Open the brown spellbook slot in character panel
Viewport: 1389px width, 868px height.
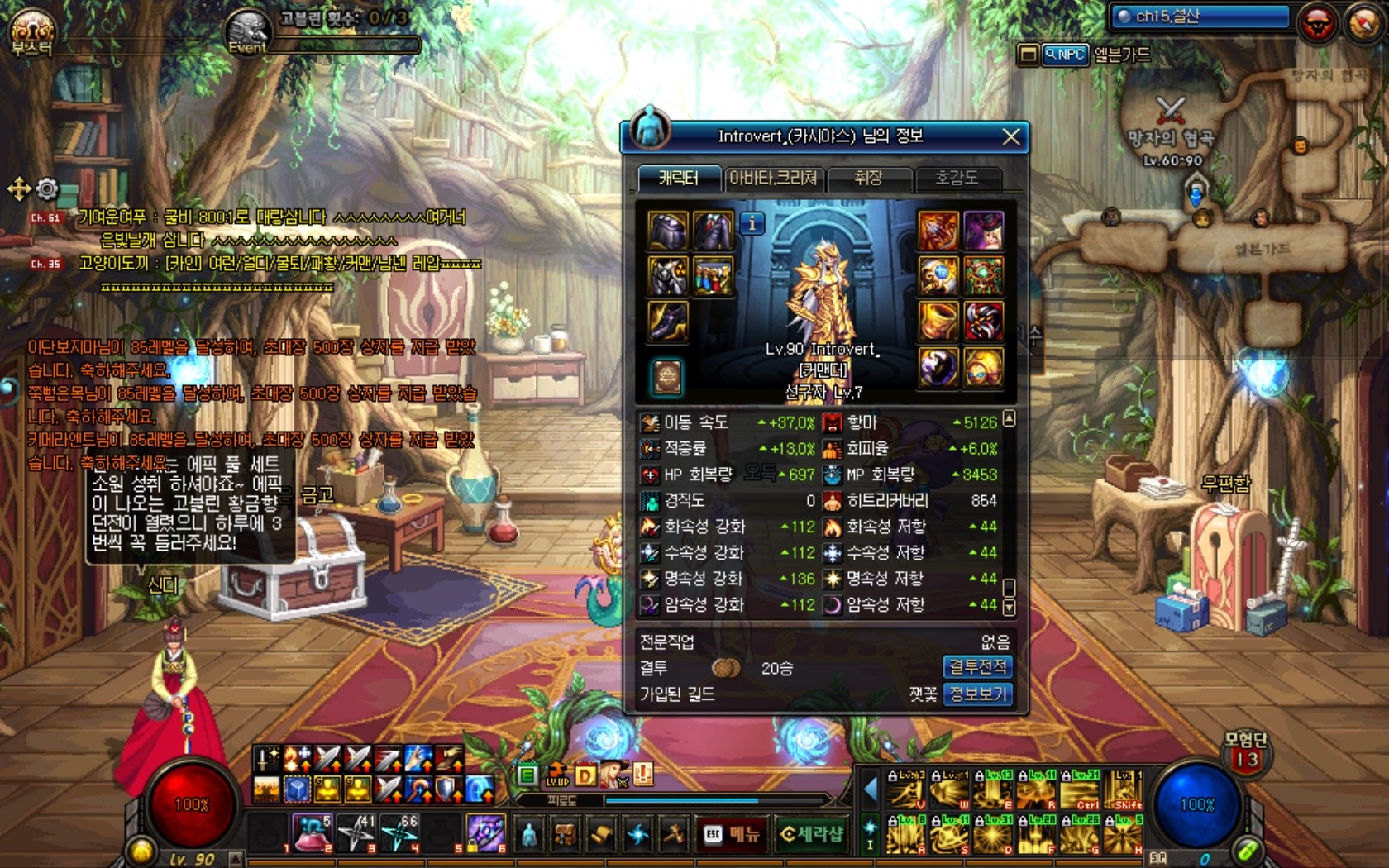(x=667, y=376)
